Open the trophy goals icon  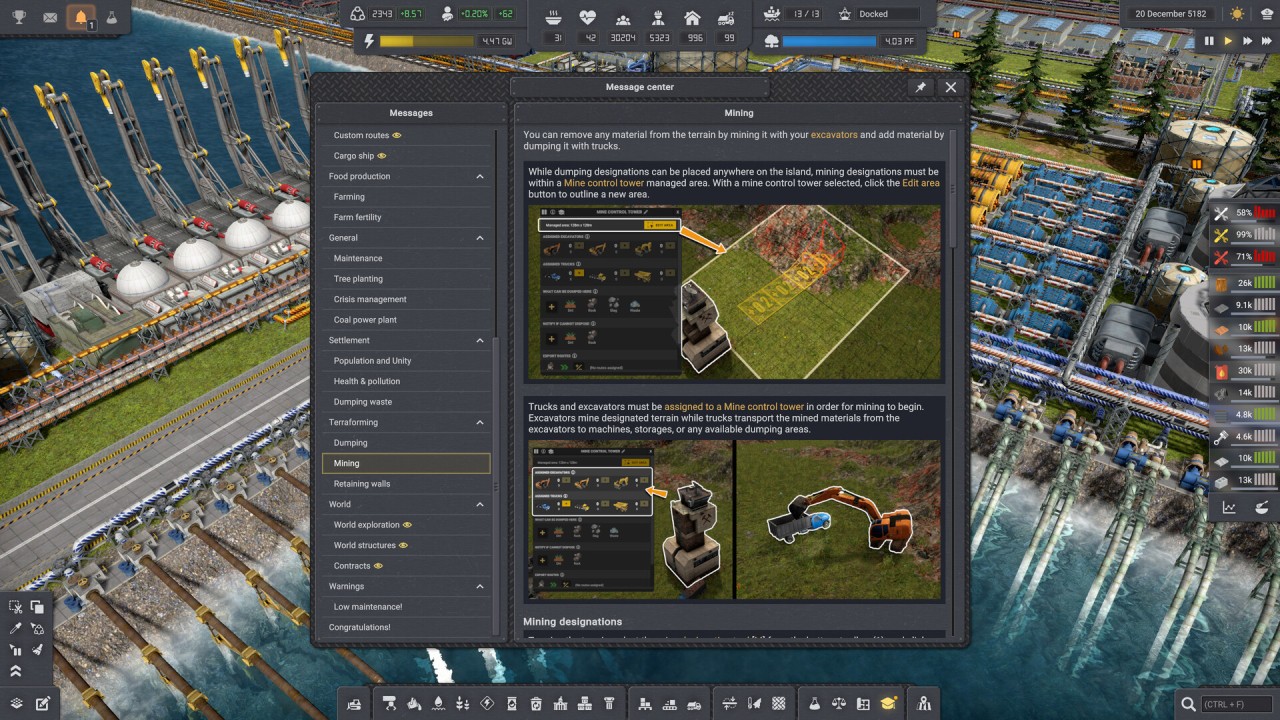(18, 18)
